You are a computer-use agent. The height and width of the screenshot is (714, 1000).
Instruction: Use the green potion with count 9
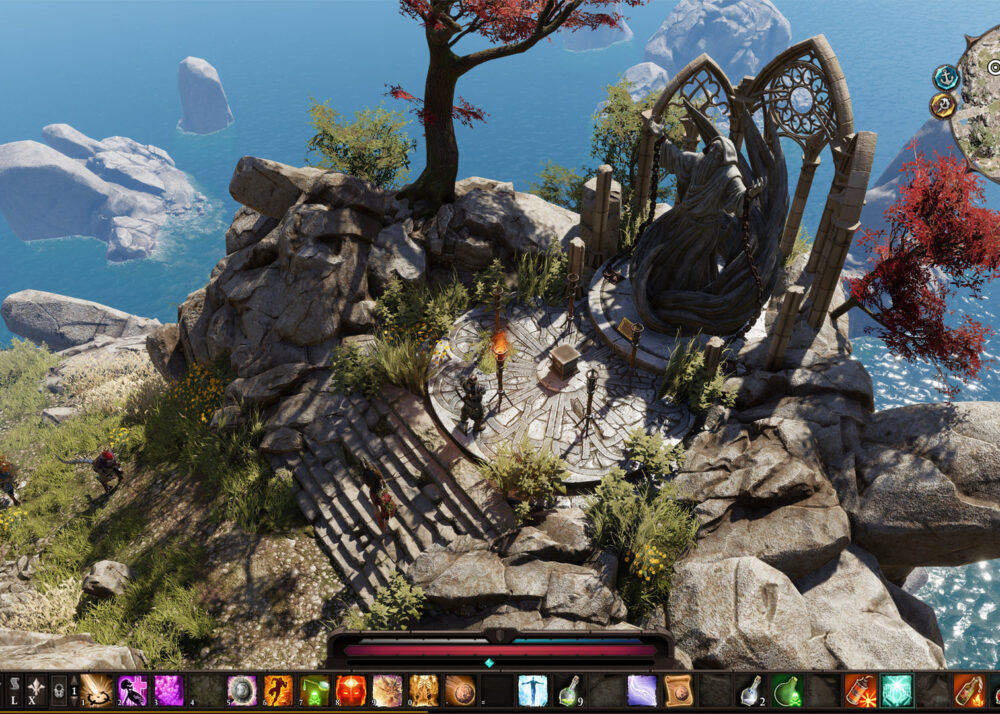click(568, 691)
